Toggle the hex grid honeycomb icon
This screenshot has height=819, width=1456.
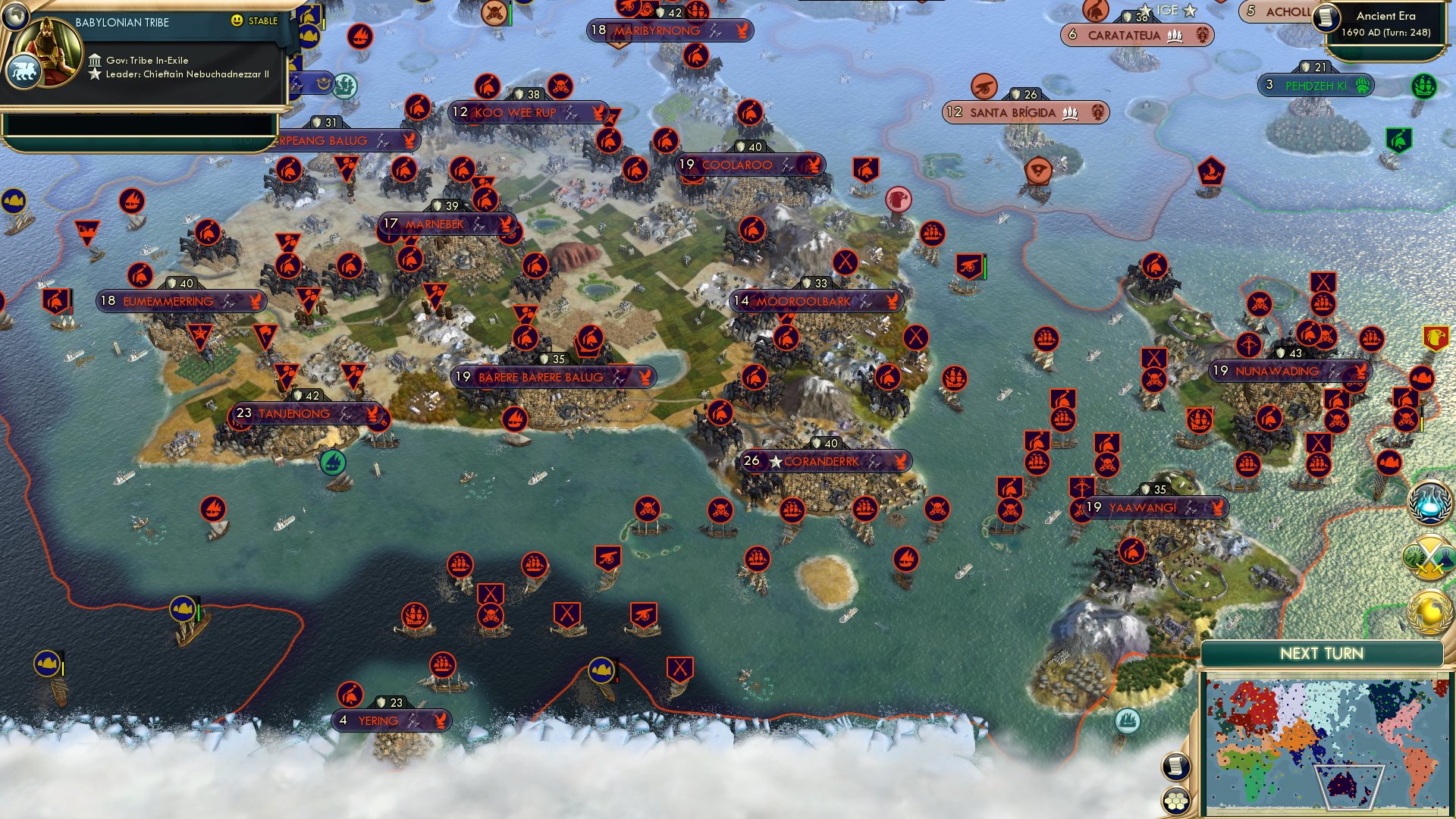tap(1175, 801)
